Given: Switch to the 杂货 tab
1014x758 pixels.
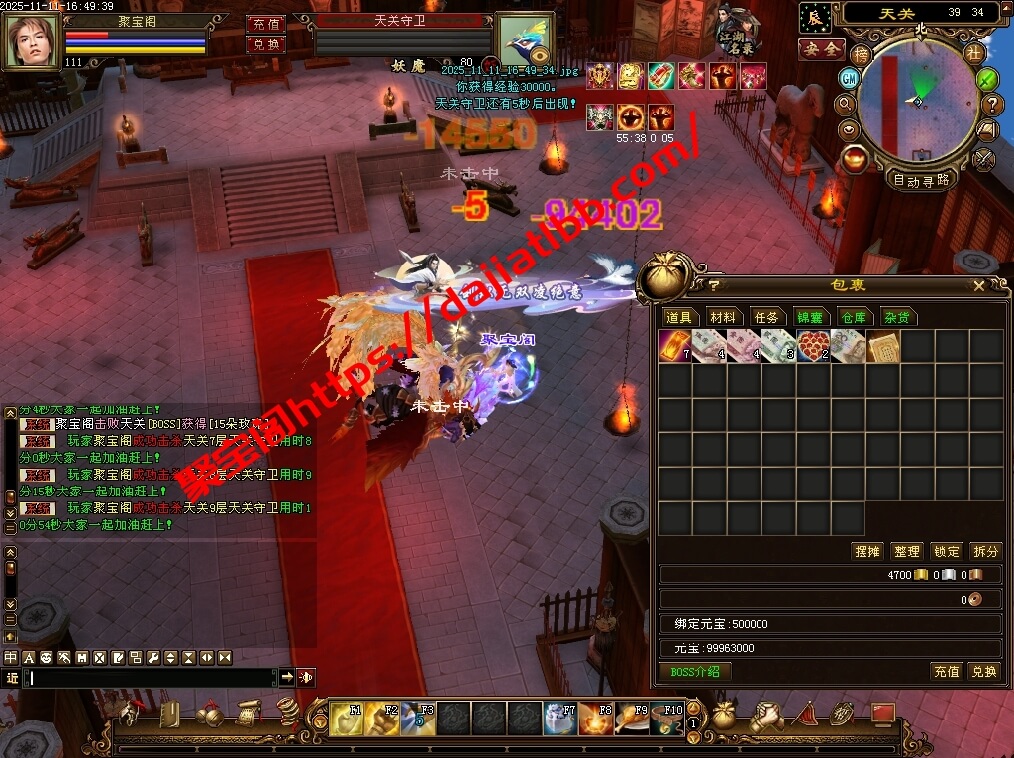Looking at the screenshot, I should click(896, 317).
